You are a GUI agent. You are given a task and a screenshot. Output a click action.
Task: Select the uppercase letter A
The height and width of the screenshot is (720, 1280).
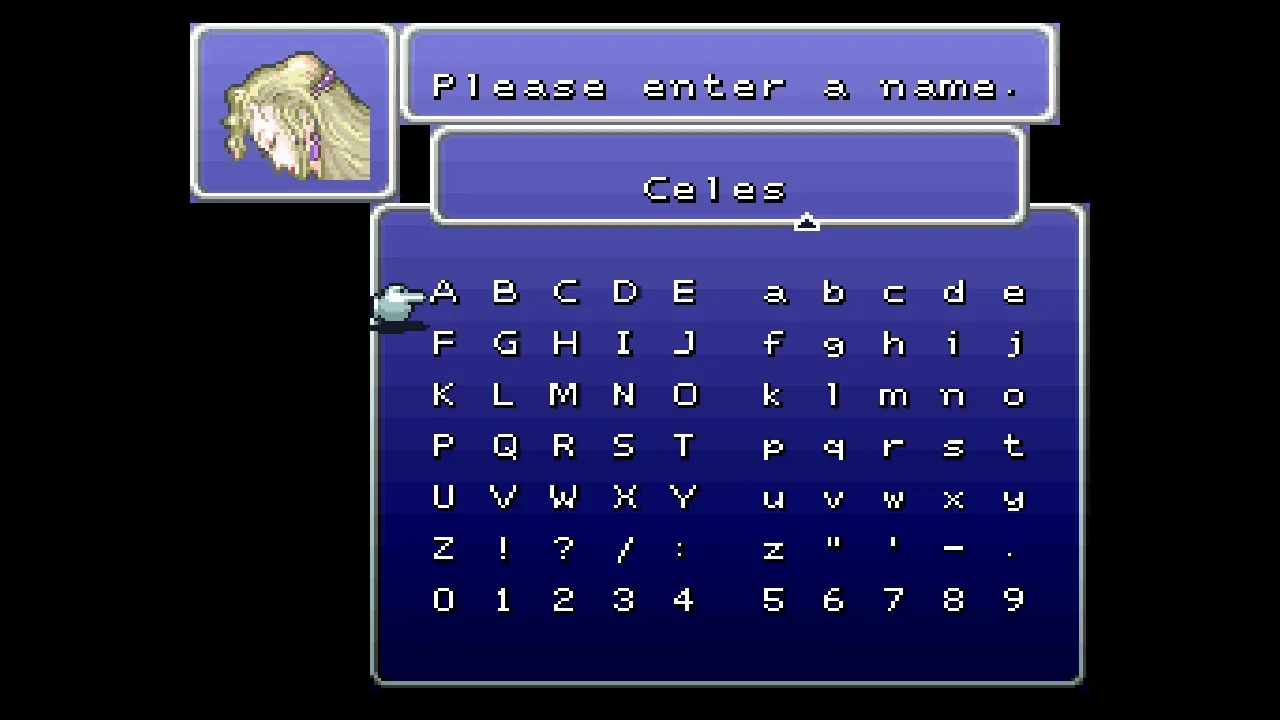pos(444,293)
